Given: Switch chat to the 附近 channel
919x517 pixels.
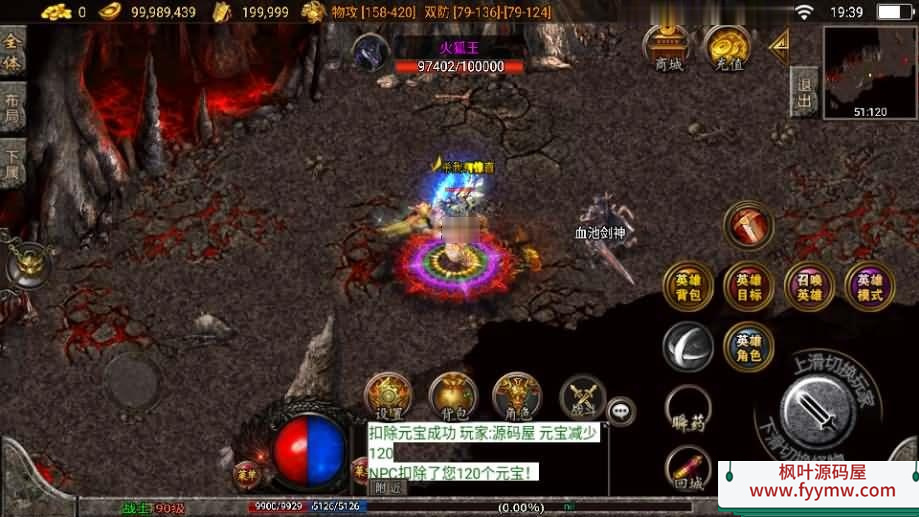Looking at the screenshot, I should coord(387,487).
